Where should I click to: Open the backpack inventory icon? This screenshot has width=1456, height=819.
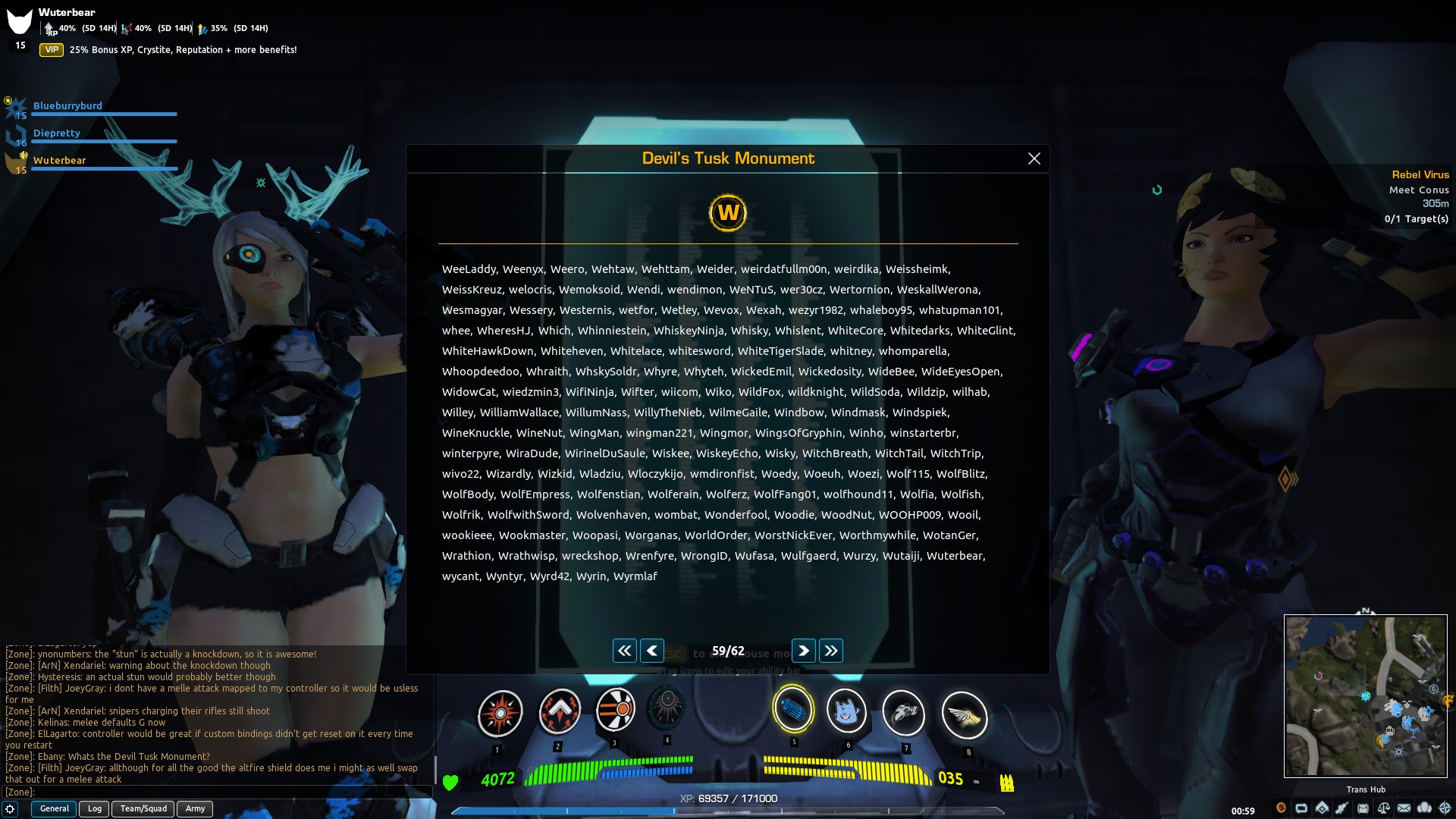coord(1363,808)
